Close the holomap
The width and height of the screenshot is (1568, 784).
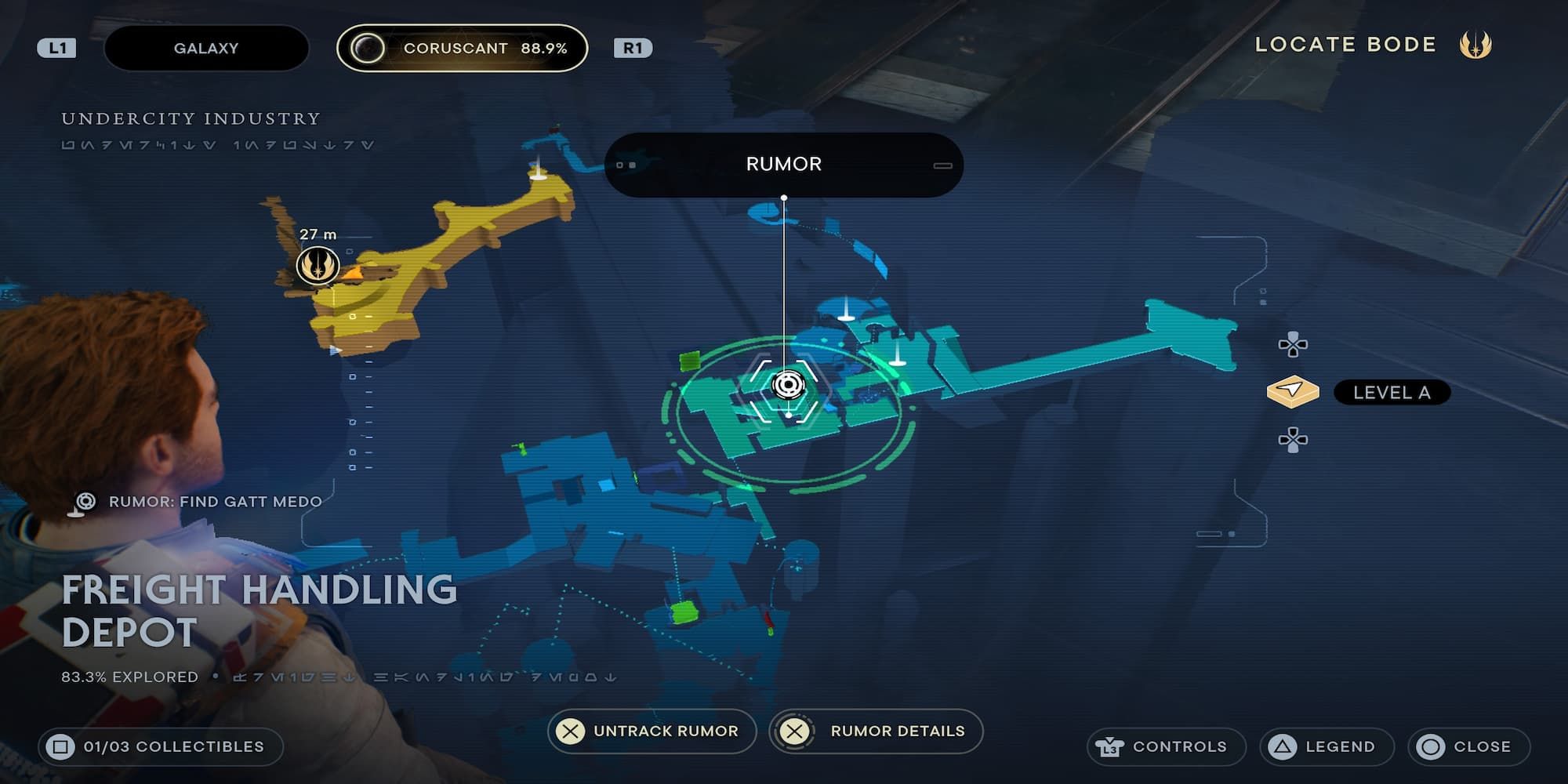1468,746
